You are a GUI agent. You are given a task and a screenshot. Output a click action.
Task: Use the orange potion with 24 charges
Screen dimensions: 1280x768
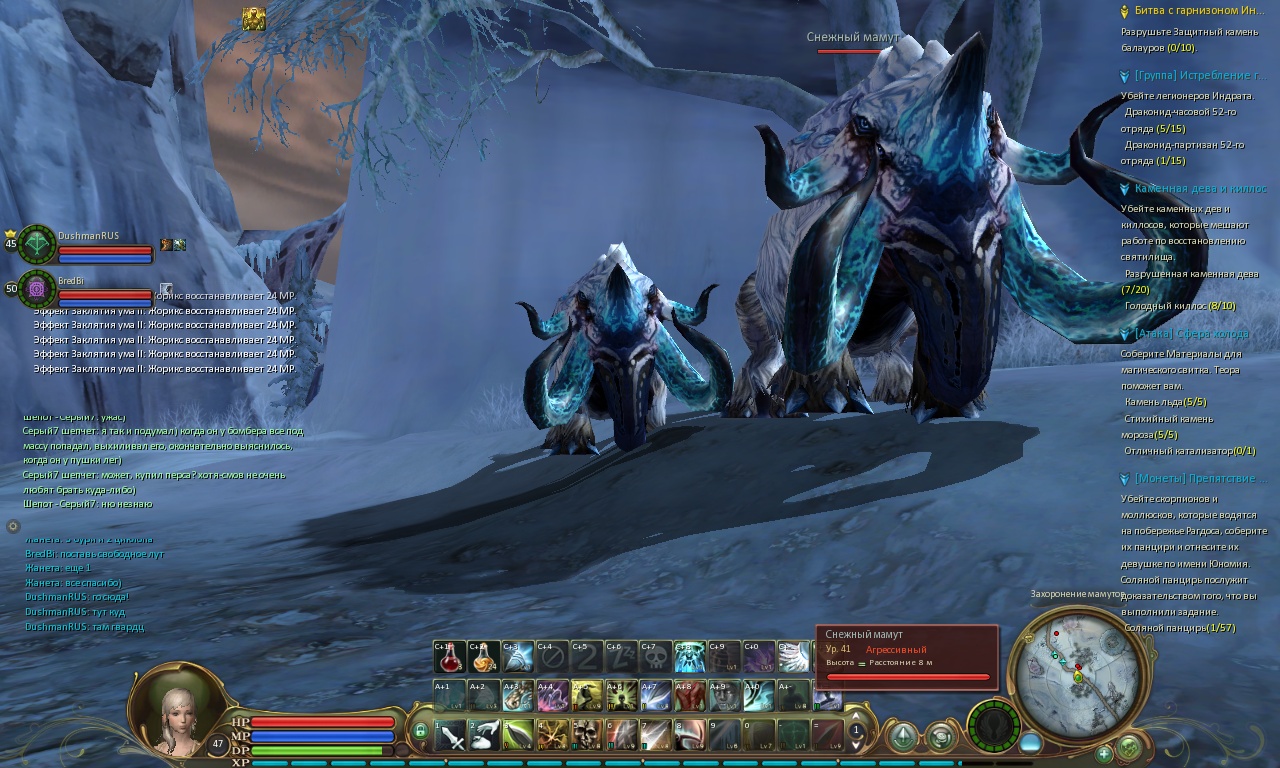coord(484,657)
